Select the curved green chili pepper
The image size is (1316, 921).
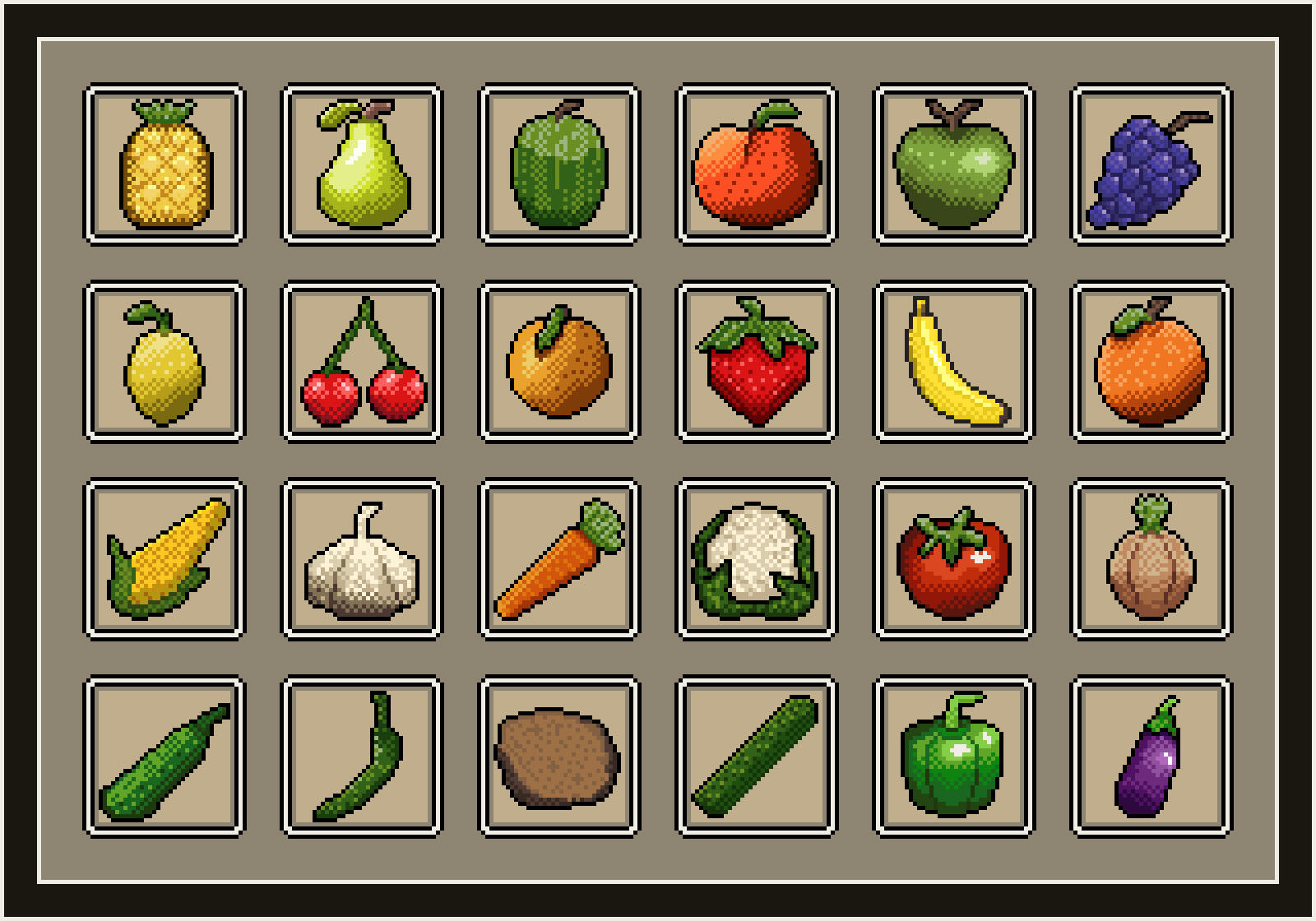click(362, 757)
